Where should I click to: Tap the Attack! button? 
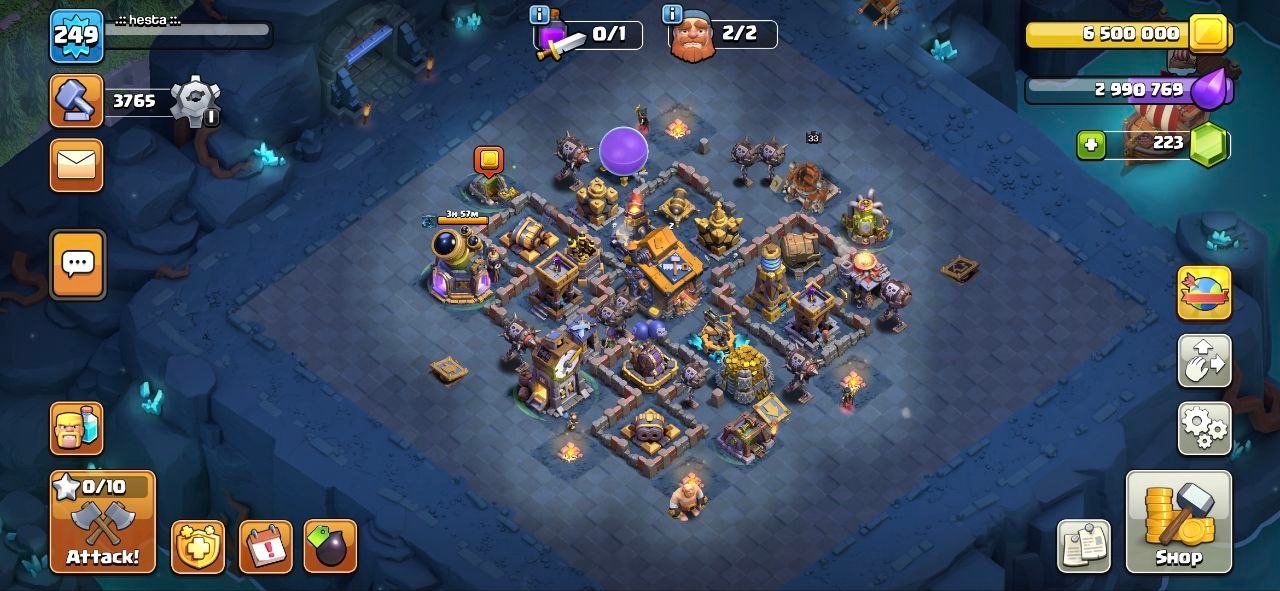(102, 521)
